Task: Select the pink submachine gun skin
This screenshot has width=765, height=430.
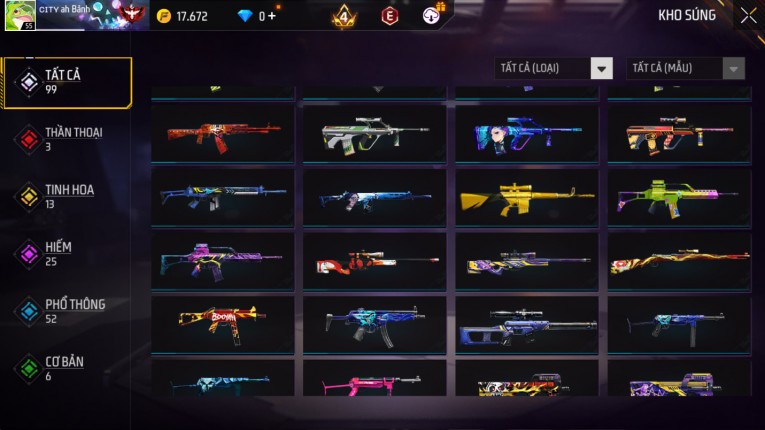Action: [x=374, y=382]
